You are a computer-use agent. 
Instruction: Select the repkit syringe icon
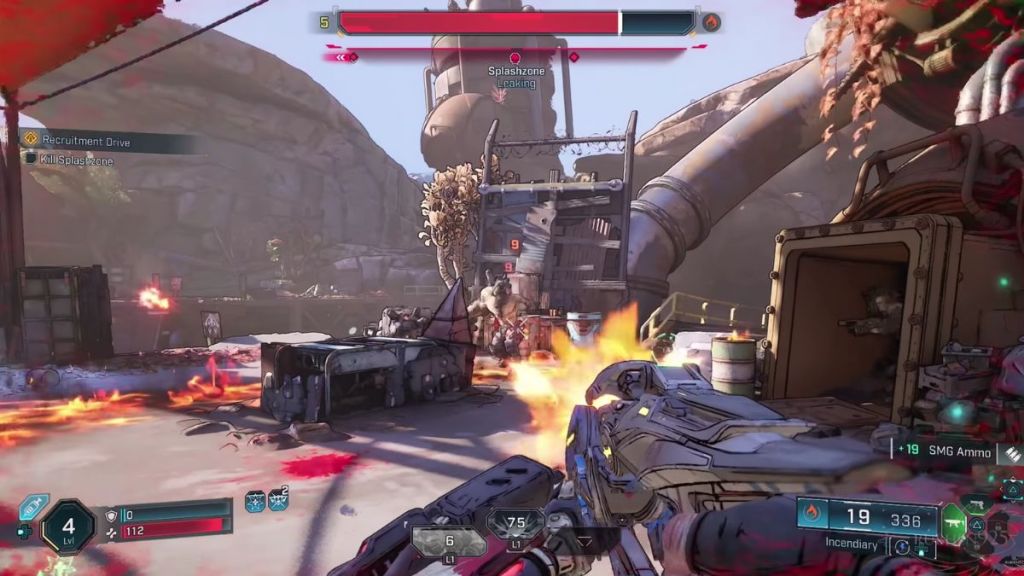(33, 507)
